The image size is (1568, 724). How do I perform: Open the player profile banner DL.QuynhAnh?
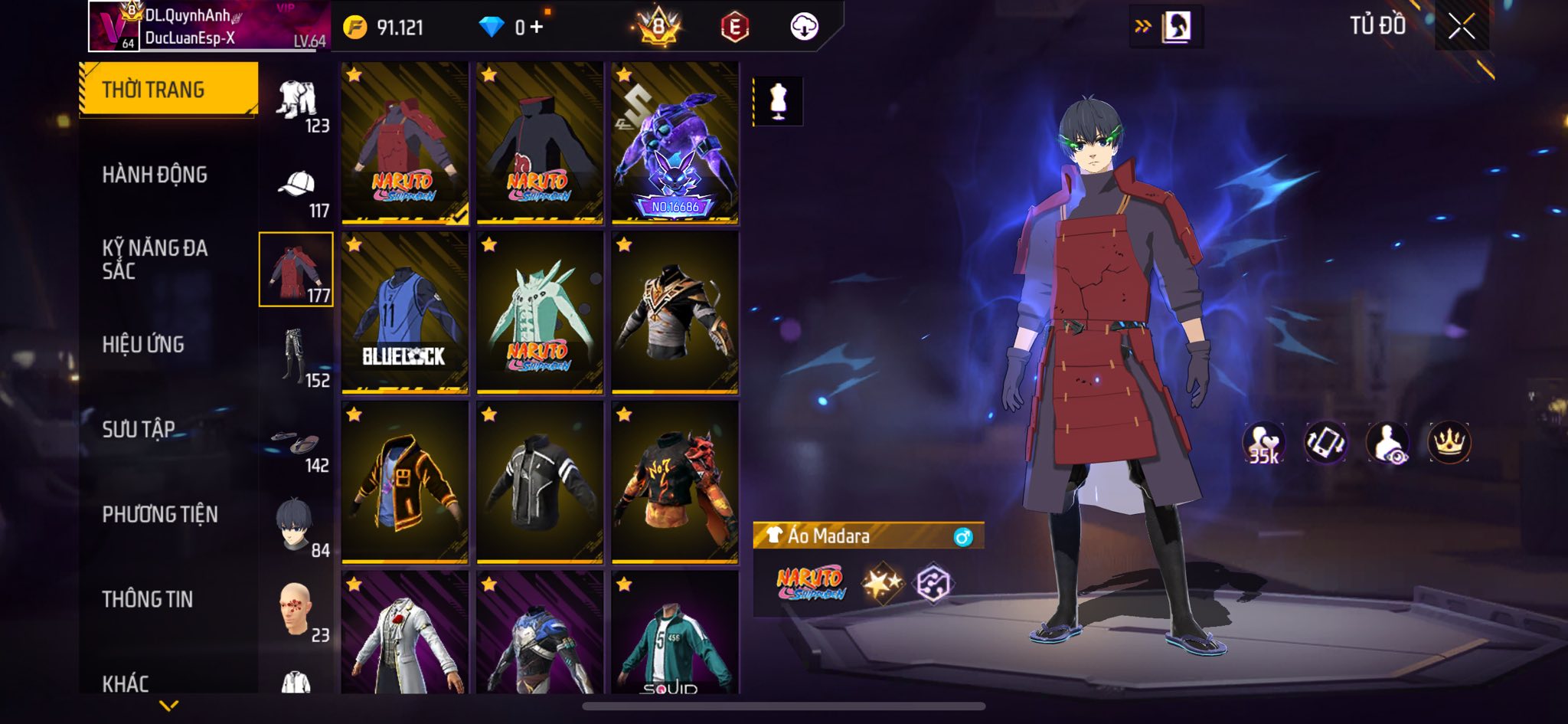pos(208,27)
